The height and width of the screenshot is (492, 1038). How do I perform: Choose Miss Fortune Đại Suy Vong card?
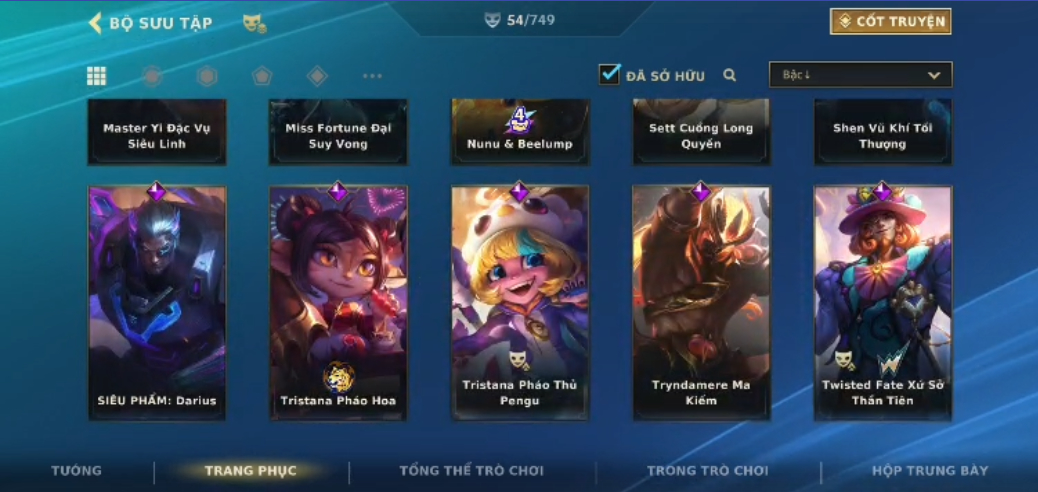coord(338,133)
